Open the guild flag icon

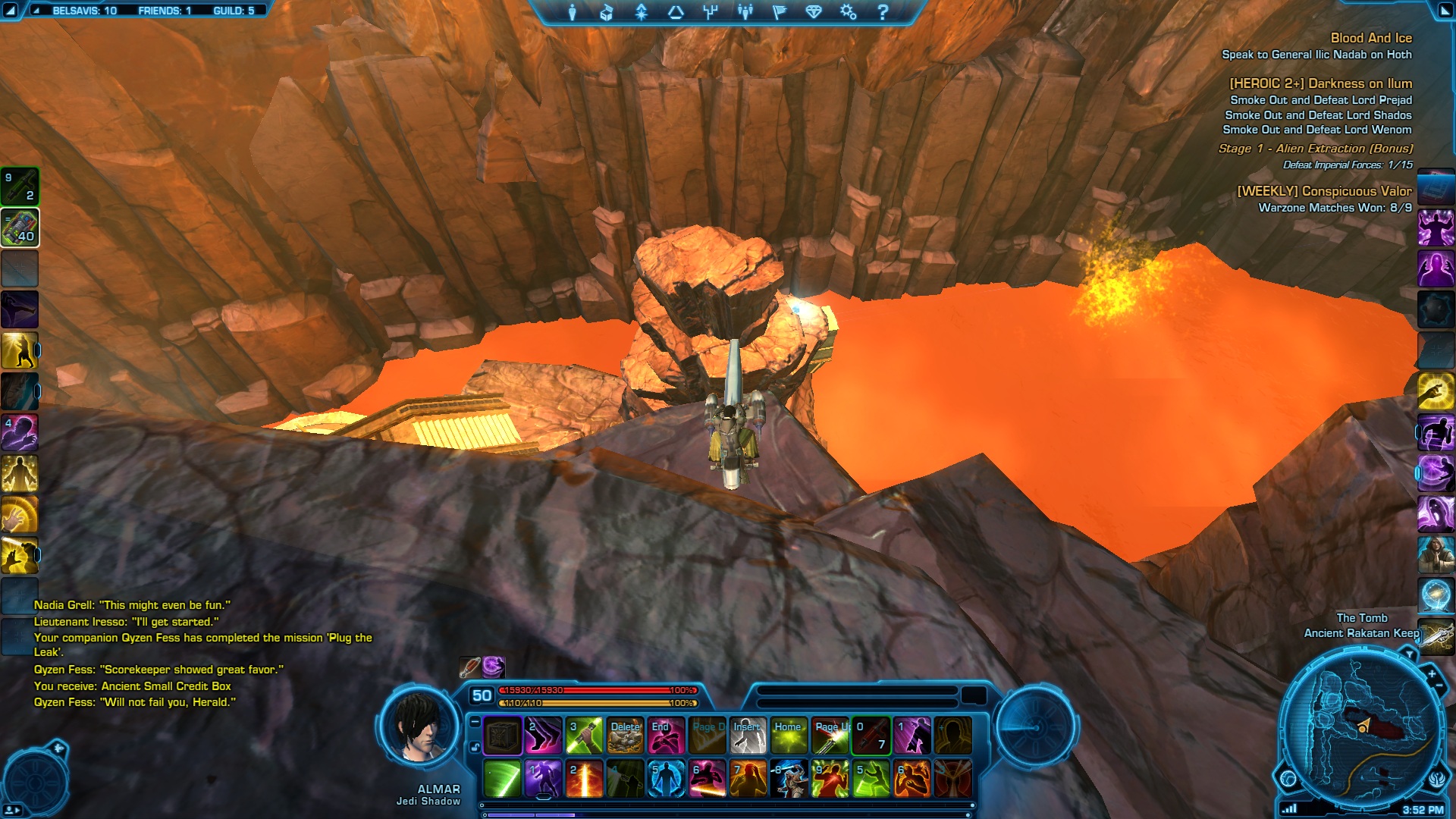point(780,12)
